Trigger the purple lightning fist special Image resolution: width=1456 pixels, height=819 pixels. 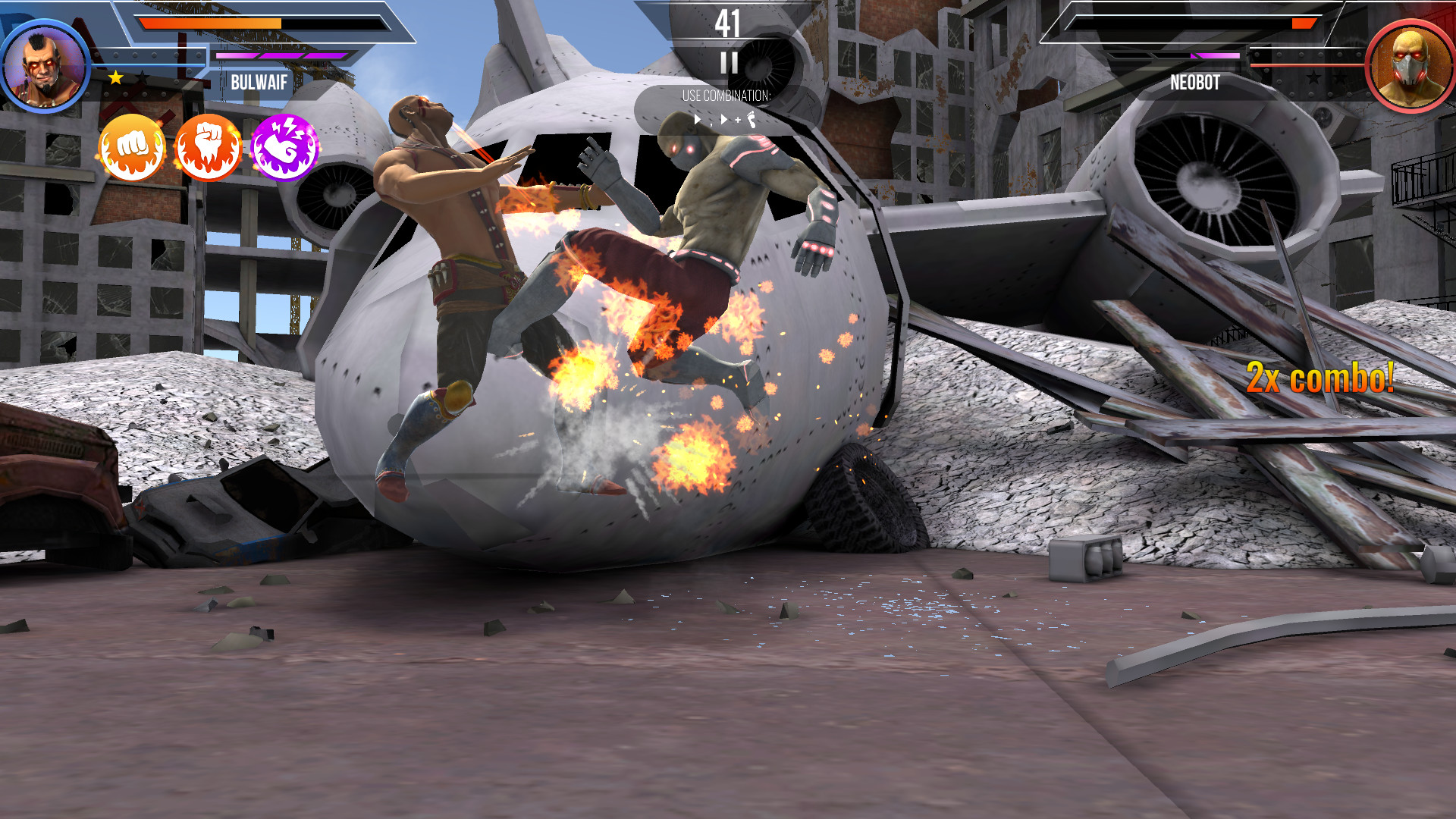click(x=284, y=147)
